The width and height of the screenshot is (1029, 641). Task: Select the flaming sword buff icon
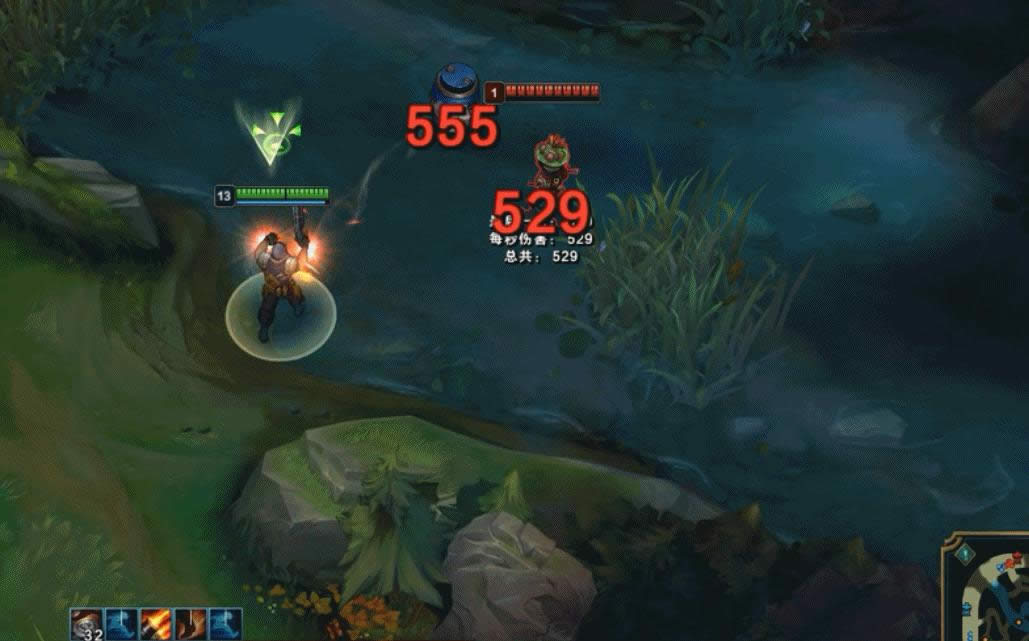[x=156, y=624]
